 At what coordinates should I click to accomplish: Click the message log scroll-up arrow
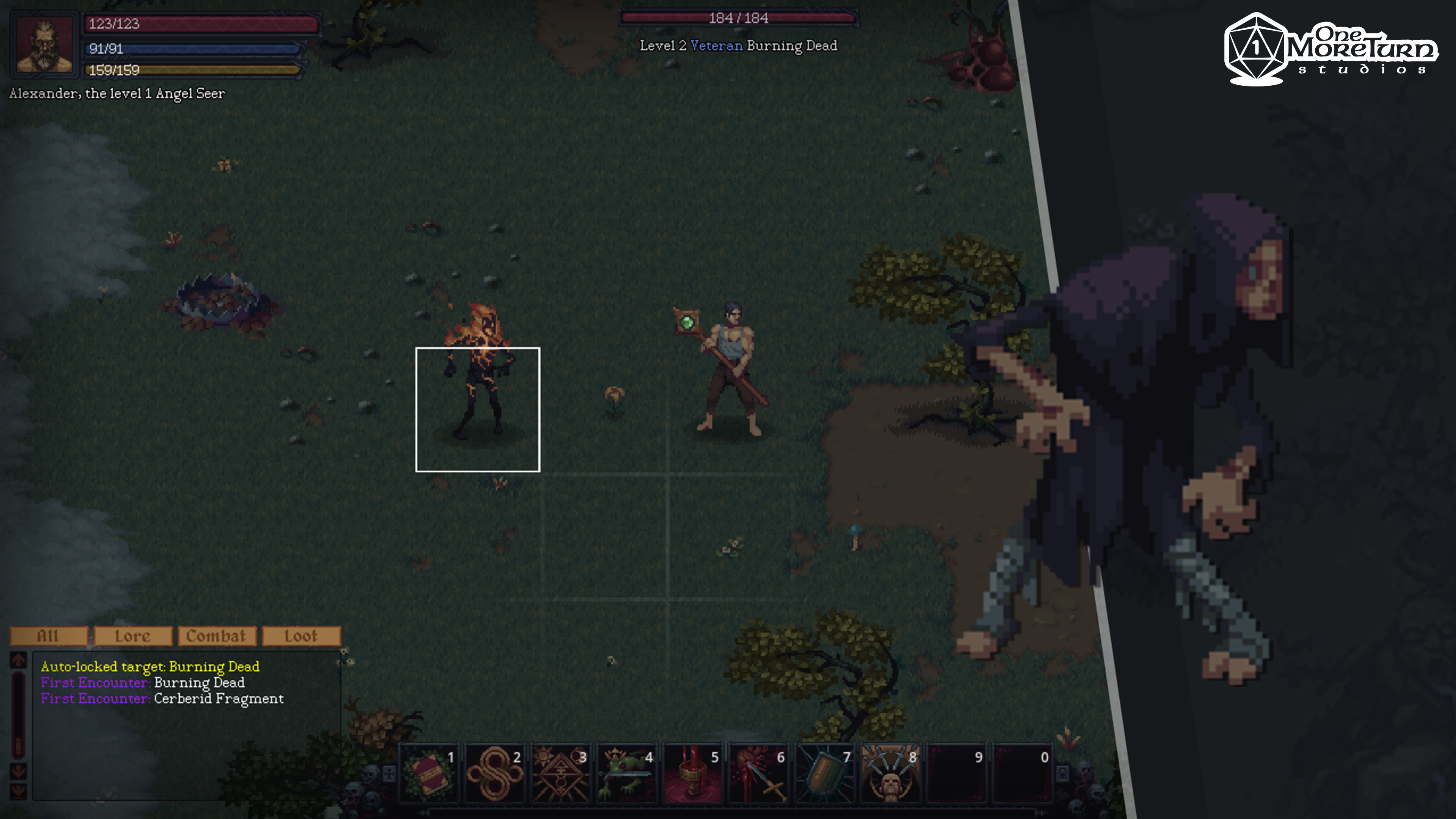(18, 660)
